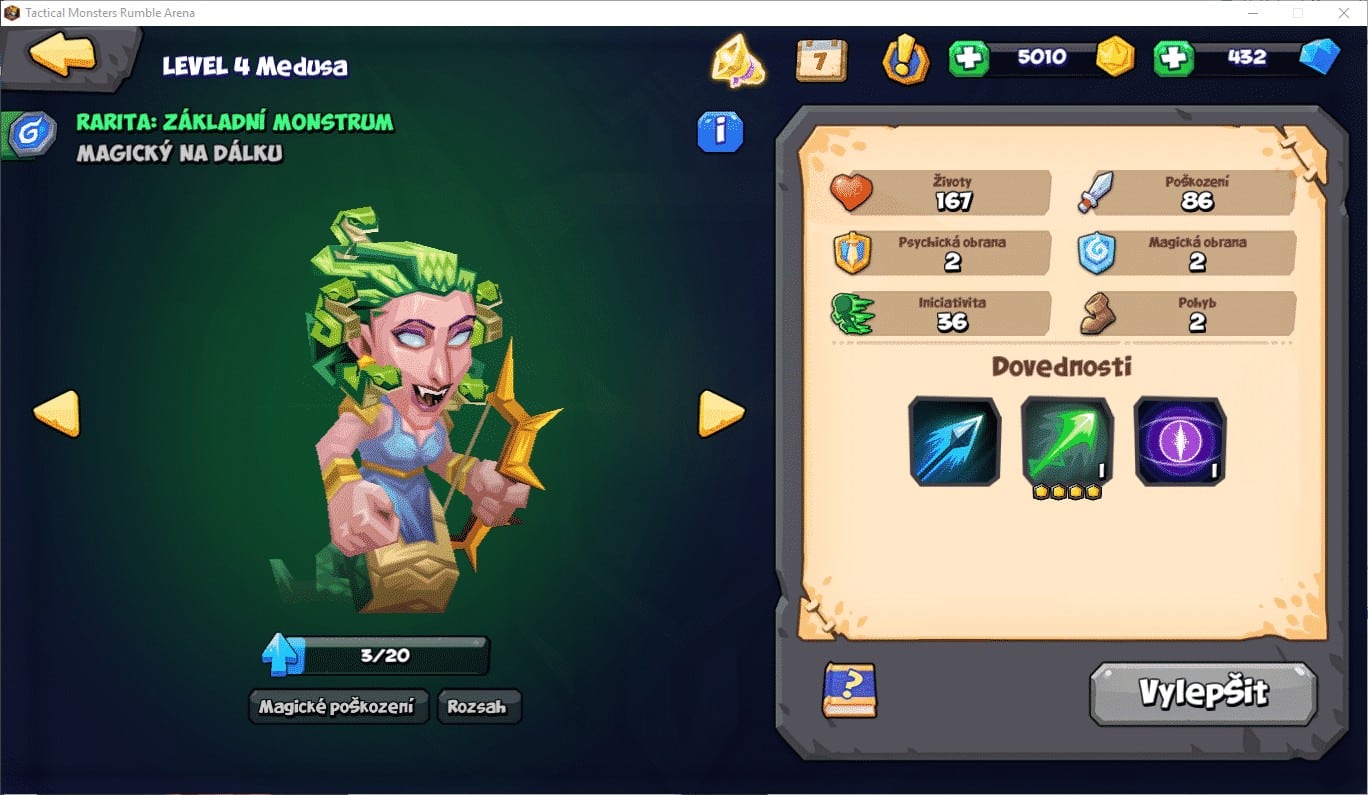The height and width of the screenshot is (795, 1368).
Task: Open the yellow megaphone announcements icon
Action: pos(737,60)
